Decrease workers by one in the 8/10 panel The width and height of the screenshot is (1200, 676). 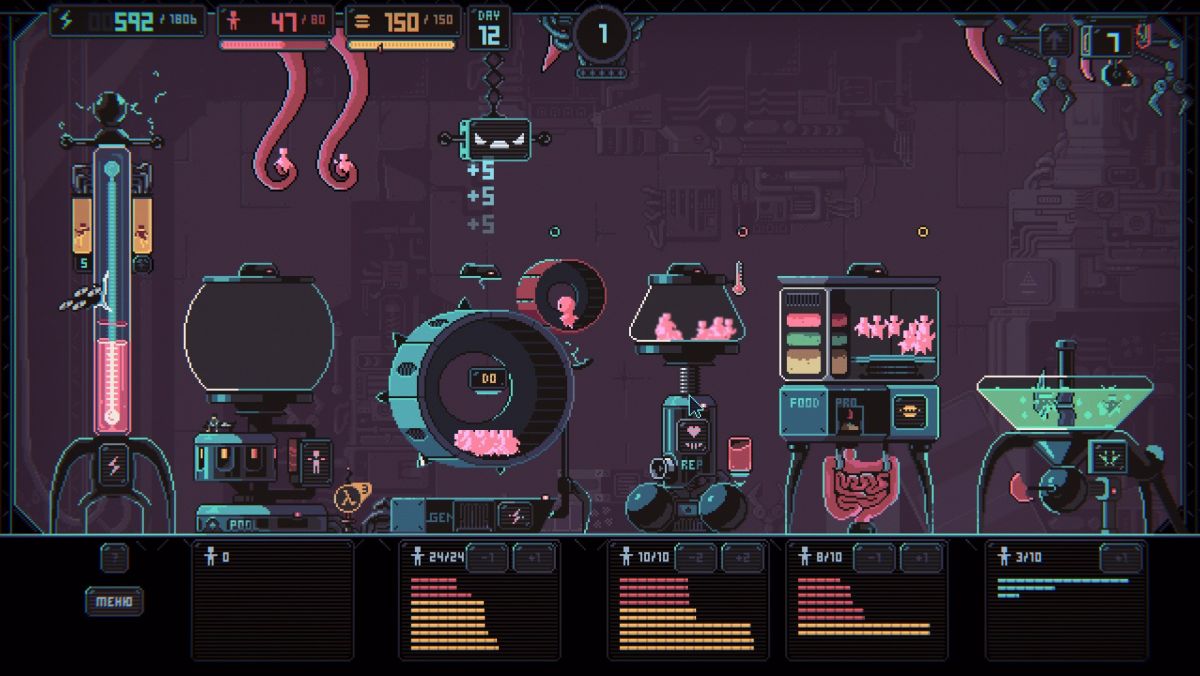click(875, 558)
